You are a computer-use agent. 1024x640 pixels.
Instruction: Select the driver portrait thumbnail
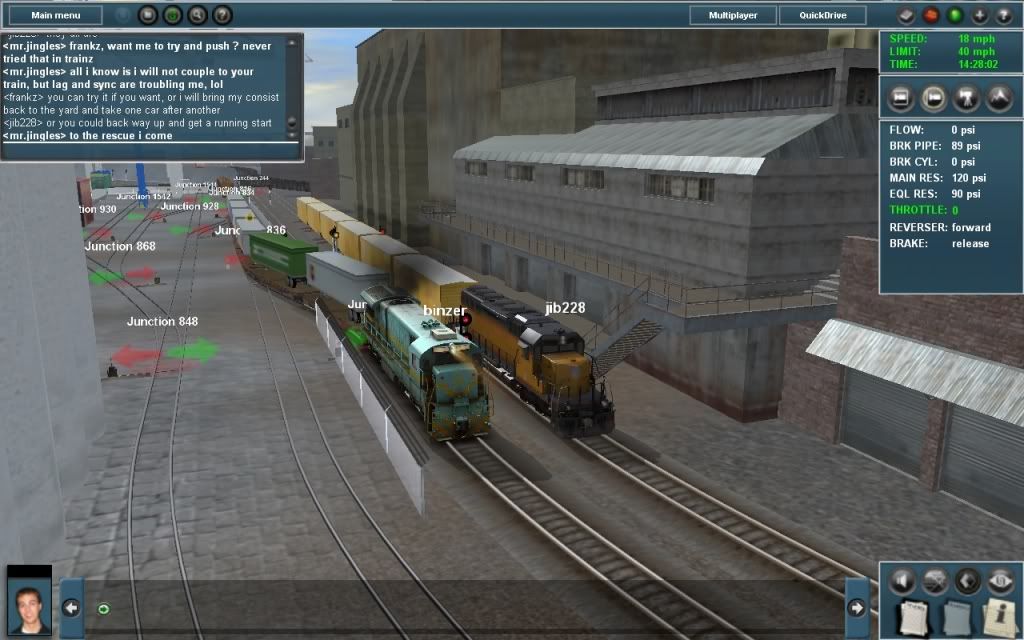tap(29, 602)
